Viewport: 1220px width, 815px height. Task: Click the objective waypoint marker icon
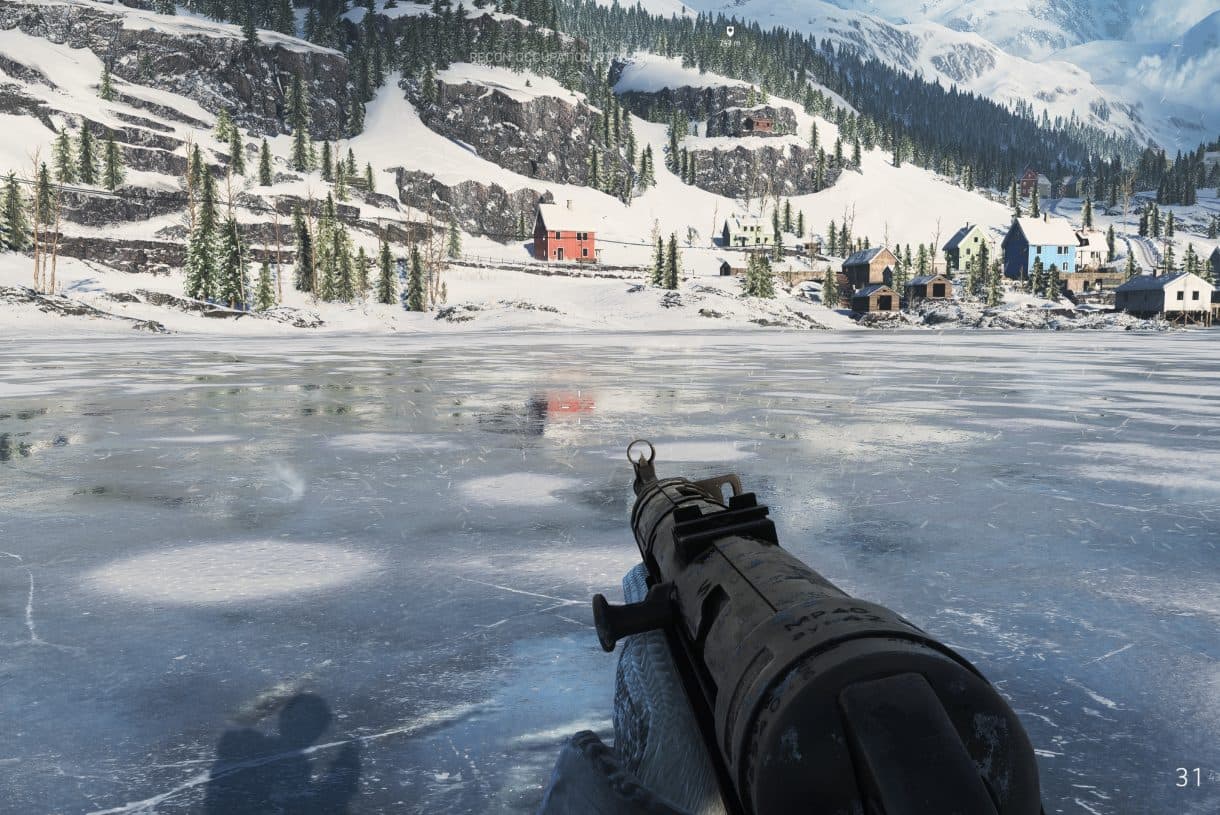pos(730,32)
